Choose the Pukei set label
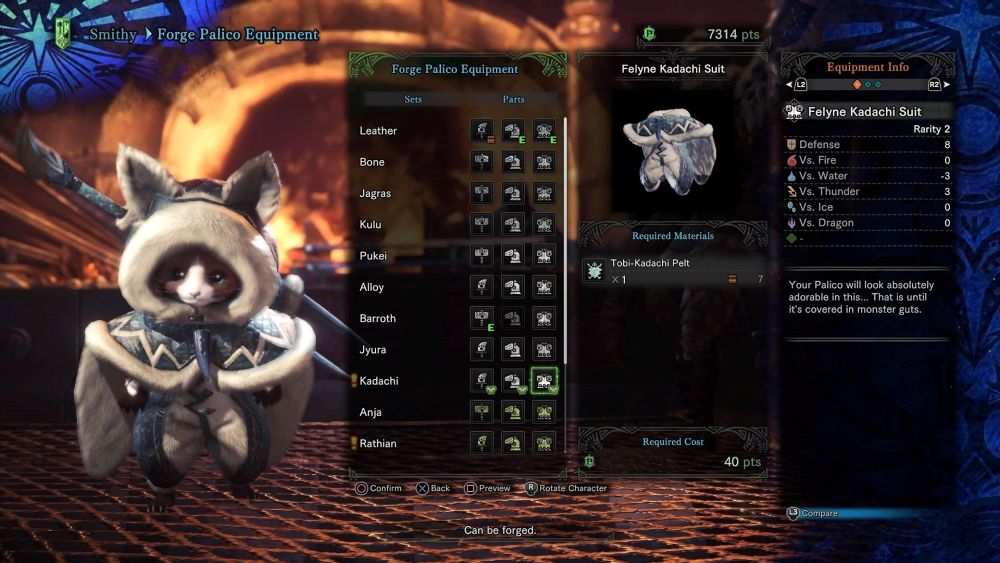This screenshot has width=1000, height=563. pyautogui.click(x=373, y=256)
